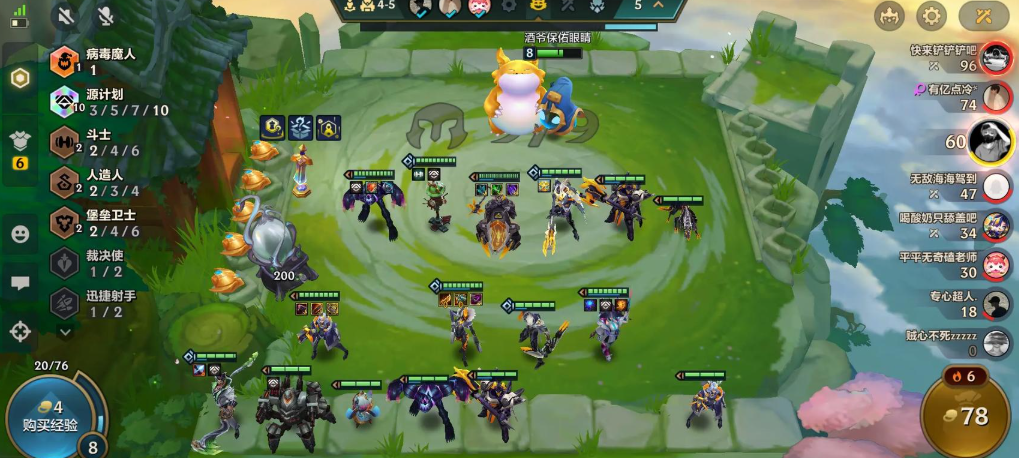Open the chat speech bubble
The width and height of the screenshot is (1019, 458).
(x=20, y=283)
